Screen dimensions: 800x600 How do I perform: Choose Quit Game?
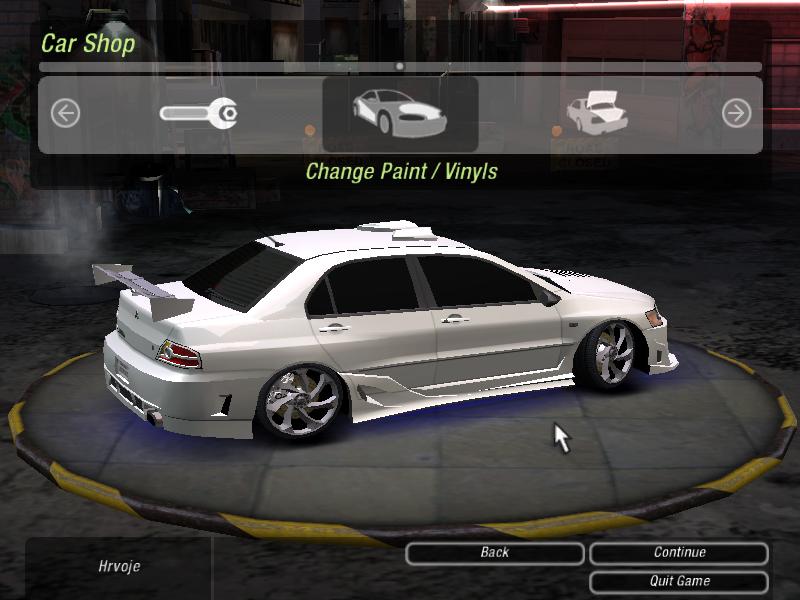coord(679,581)
